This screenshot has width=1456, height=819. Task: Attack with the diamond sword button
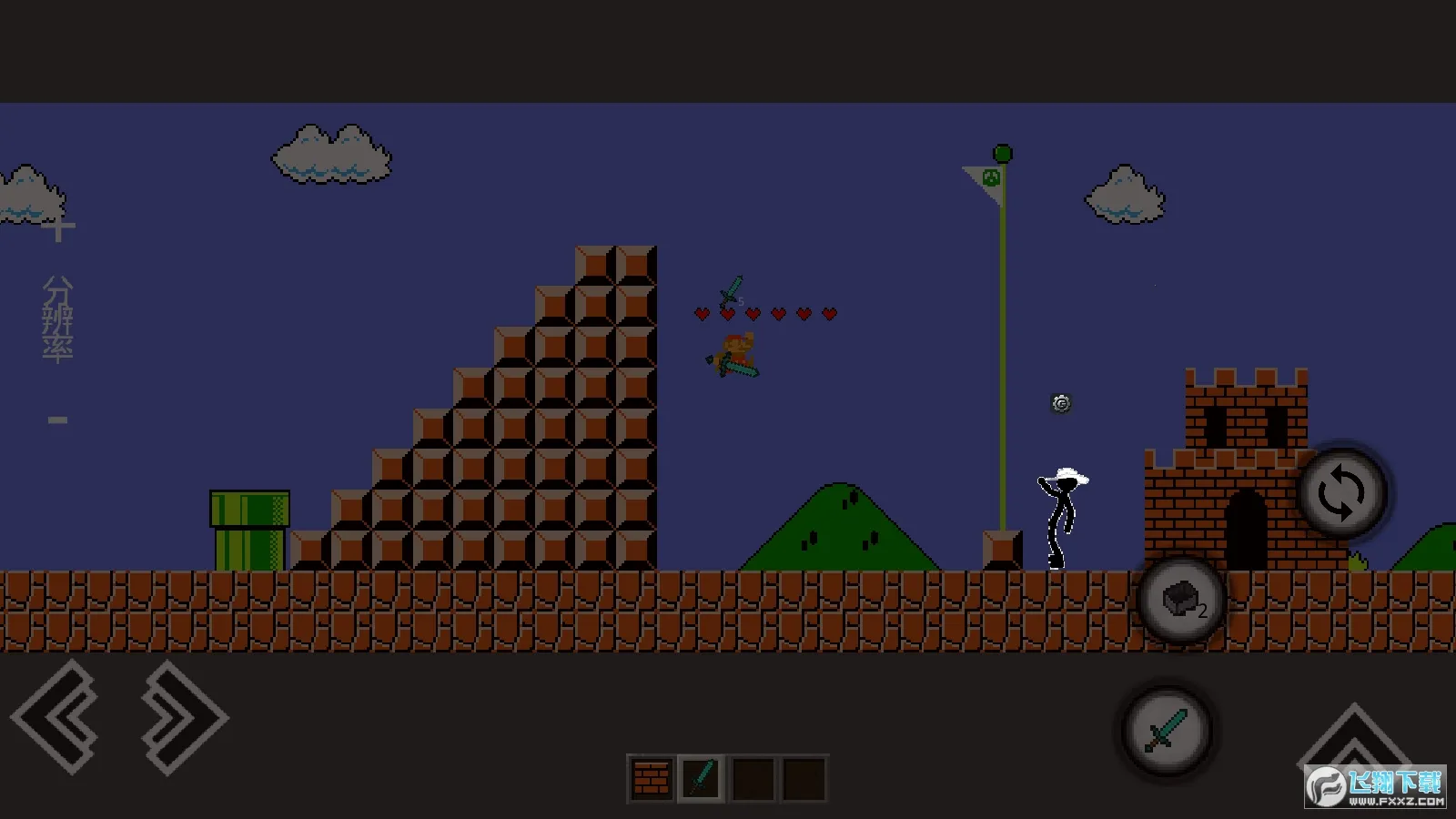[1167, 731]
